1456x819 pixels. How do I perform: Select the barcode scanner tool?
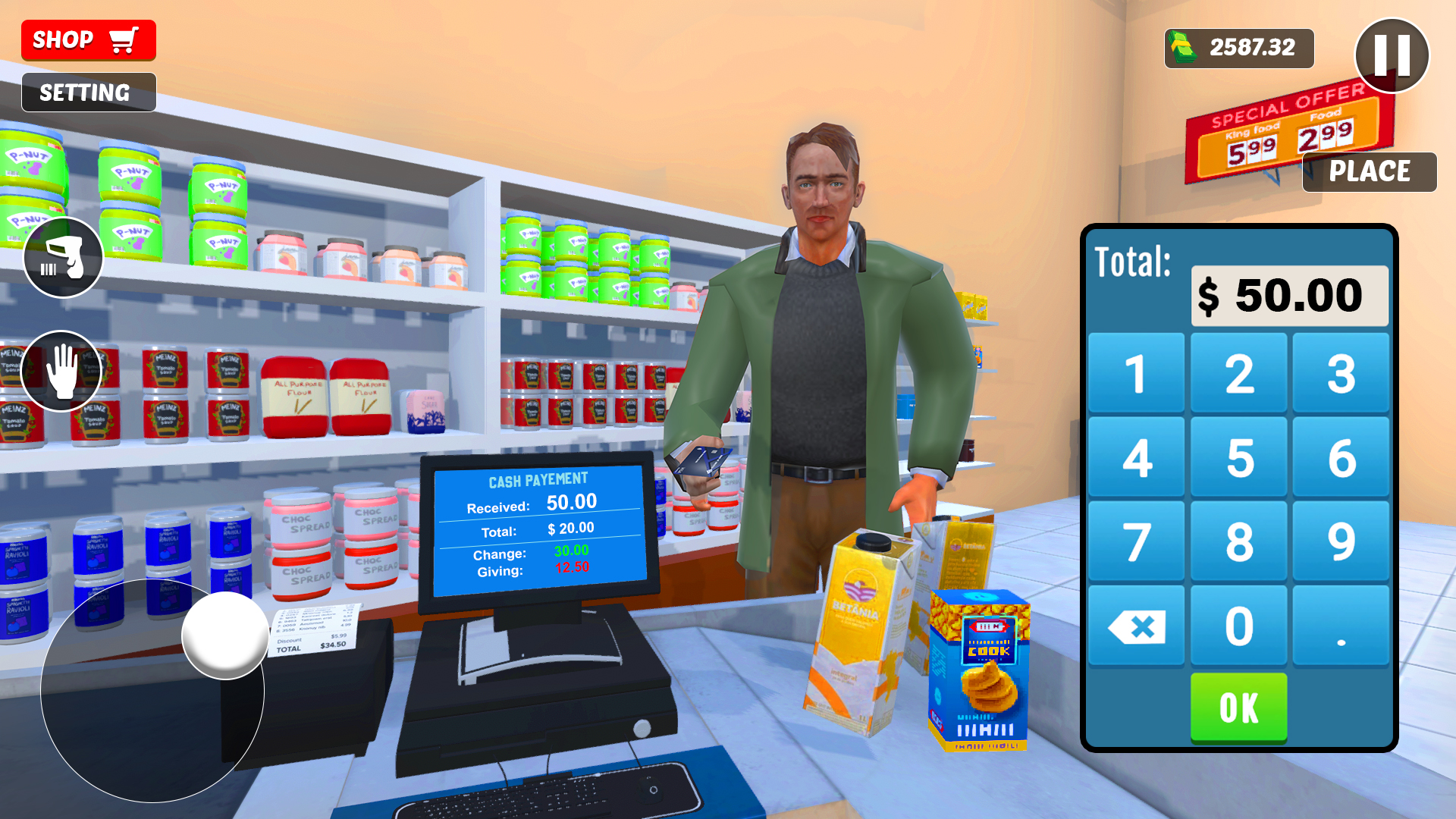coord(63,257)
